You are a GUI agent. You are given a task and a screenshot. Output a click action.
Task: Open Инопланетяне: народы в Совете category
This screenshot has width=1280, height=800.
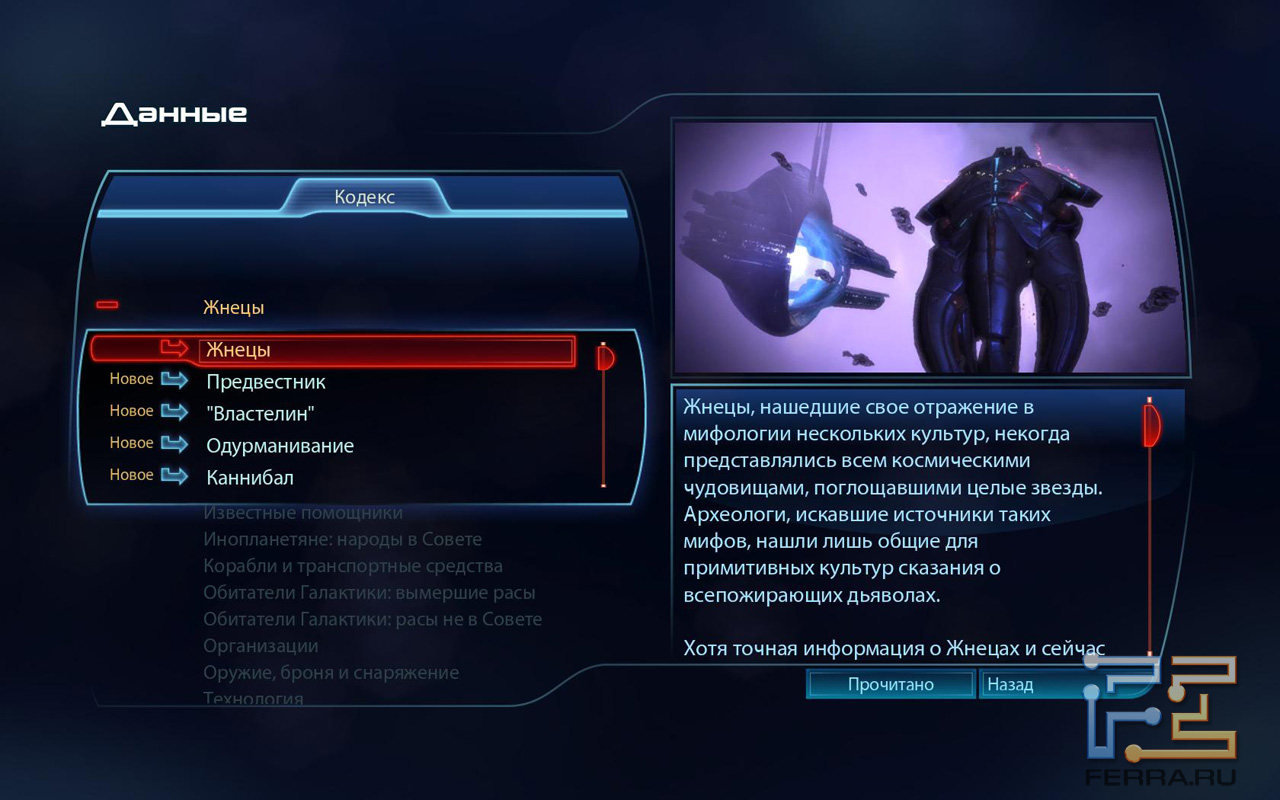[342, 540]
